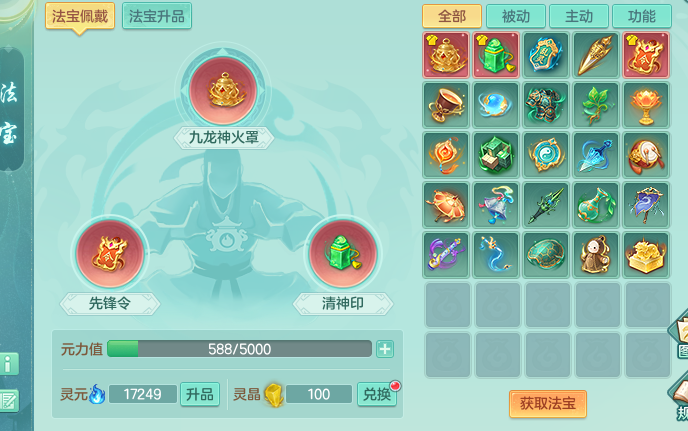Click the green gourd vase treasure
Viewport: 688px width, 431px height.
(x=596, y=204)
